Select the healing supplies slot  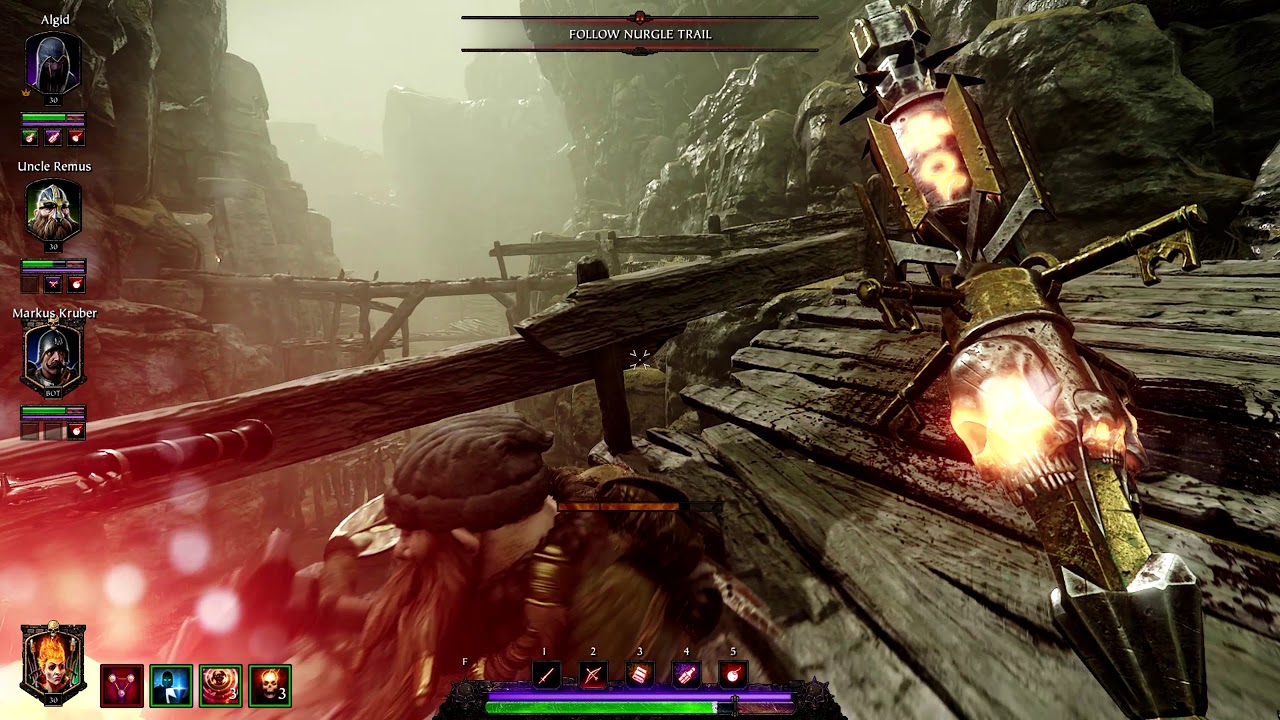click(x=640, y=676)
